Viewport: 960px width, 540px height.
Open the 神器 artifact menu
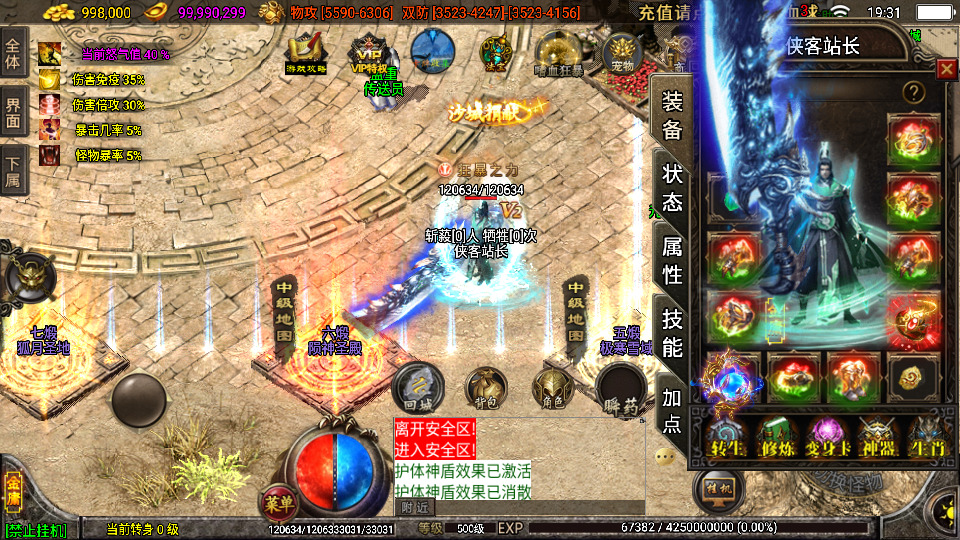[x=877, y=438]
